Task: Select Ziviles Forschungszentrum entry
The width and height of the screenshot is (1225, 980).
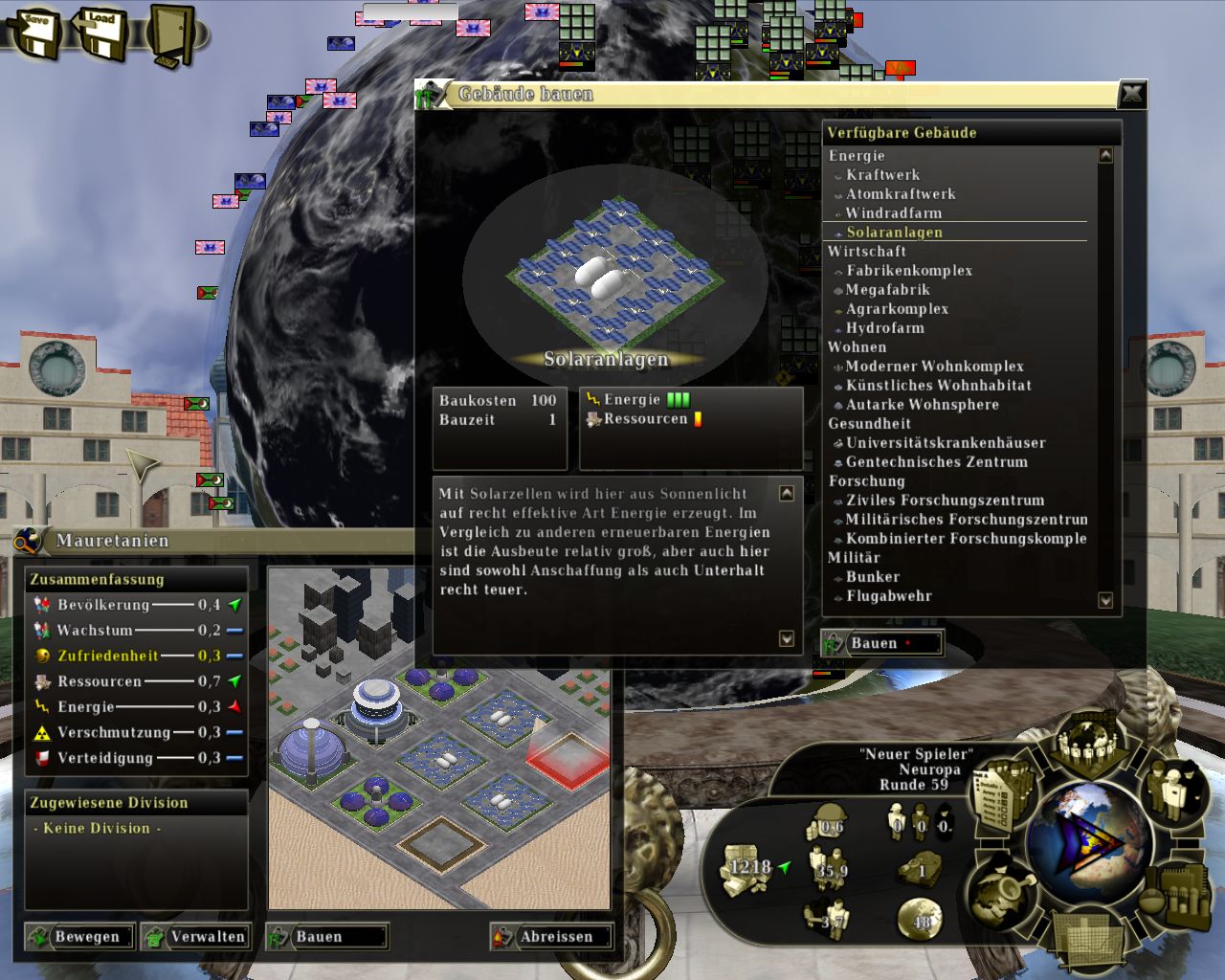Action: click(x=945, y=501)
